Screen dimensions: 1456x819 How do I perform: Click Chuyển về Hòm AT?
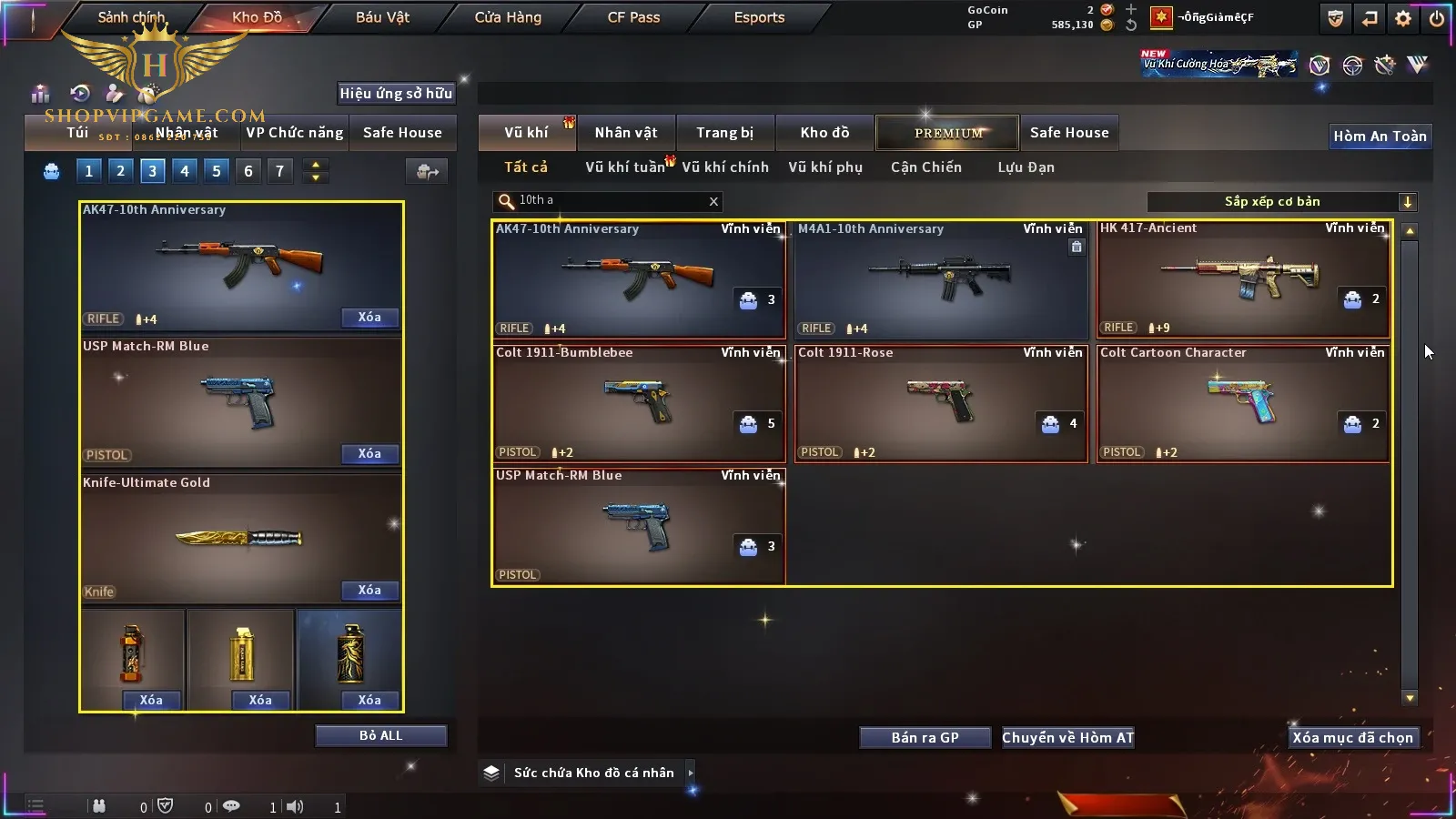(x=1067, y=738)
